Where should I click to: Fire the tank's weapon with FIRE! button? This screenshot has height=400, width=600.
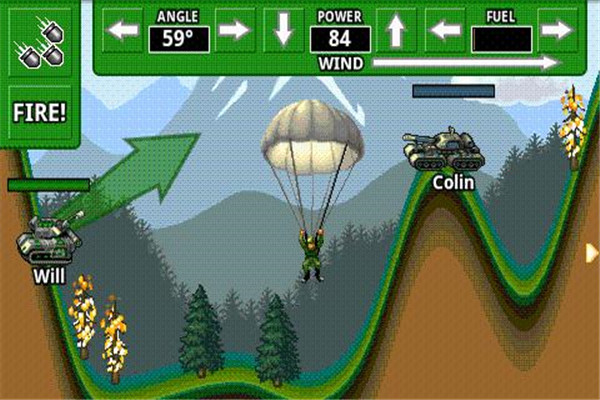tap(40, 110)
